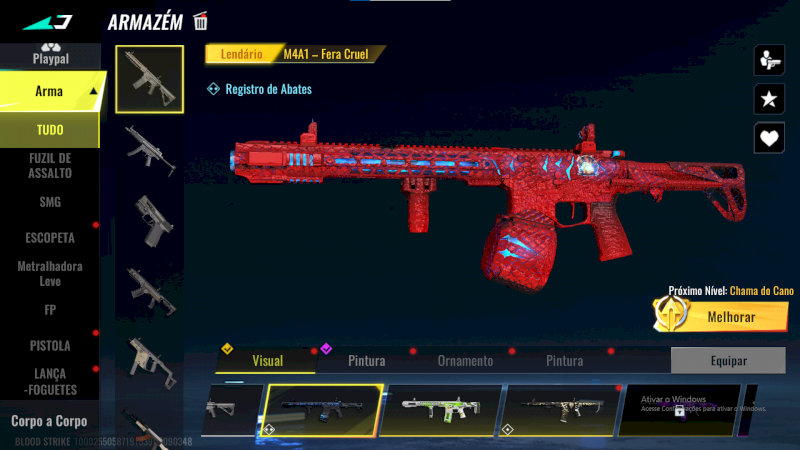Switch to the Ornamento tab
The image size is (800, 450).
point(465,361)
